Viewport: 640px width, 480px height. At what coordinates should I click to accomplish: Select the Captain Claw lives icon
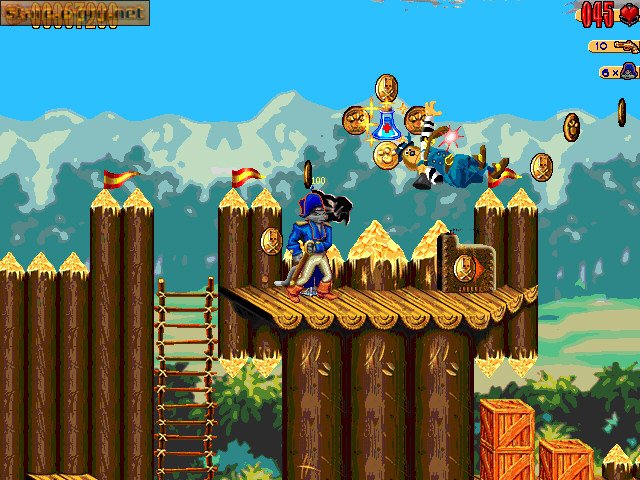628,71
